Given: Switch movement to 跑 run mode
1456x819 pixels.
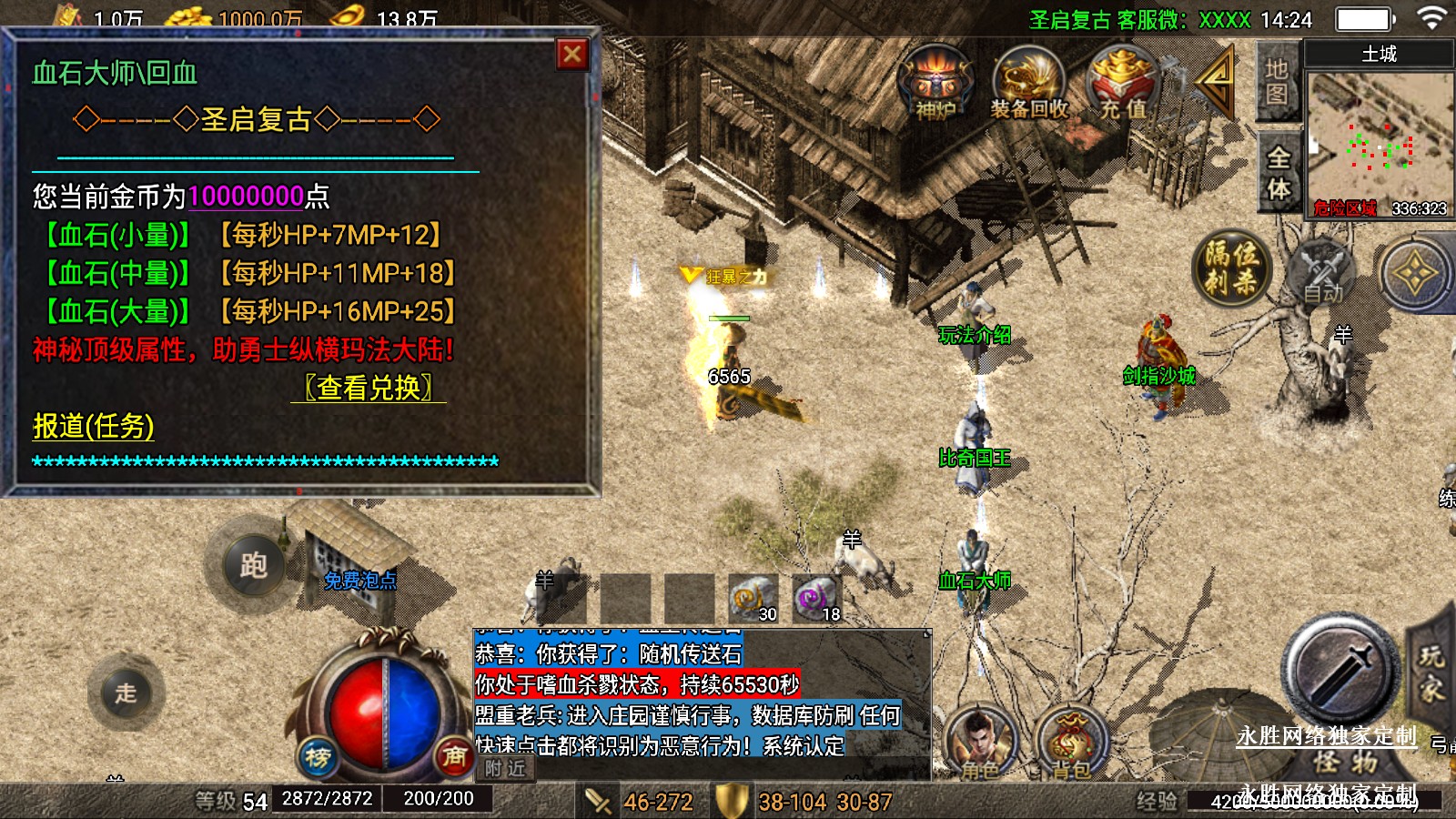Looking at the screenshot, I should pyautogui.click(x=253, y=565).
